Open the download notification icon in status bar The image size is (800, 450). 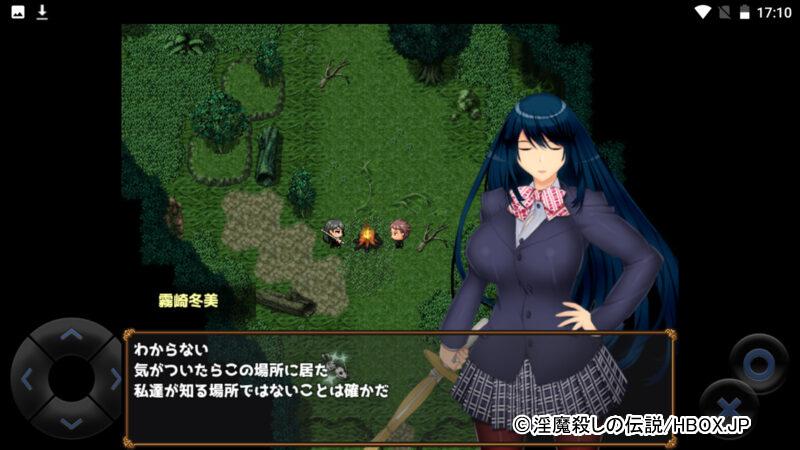point(42,12)
